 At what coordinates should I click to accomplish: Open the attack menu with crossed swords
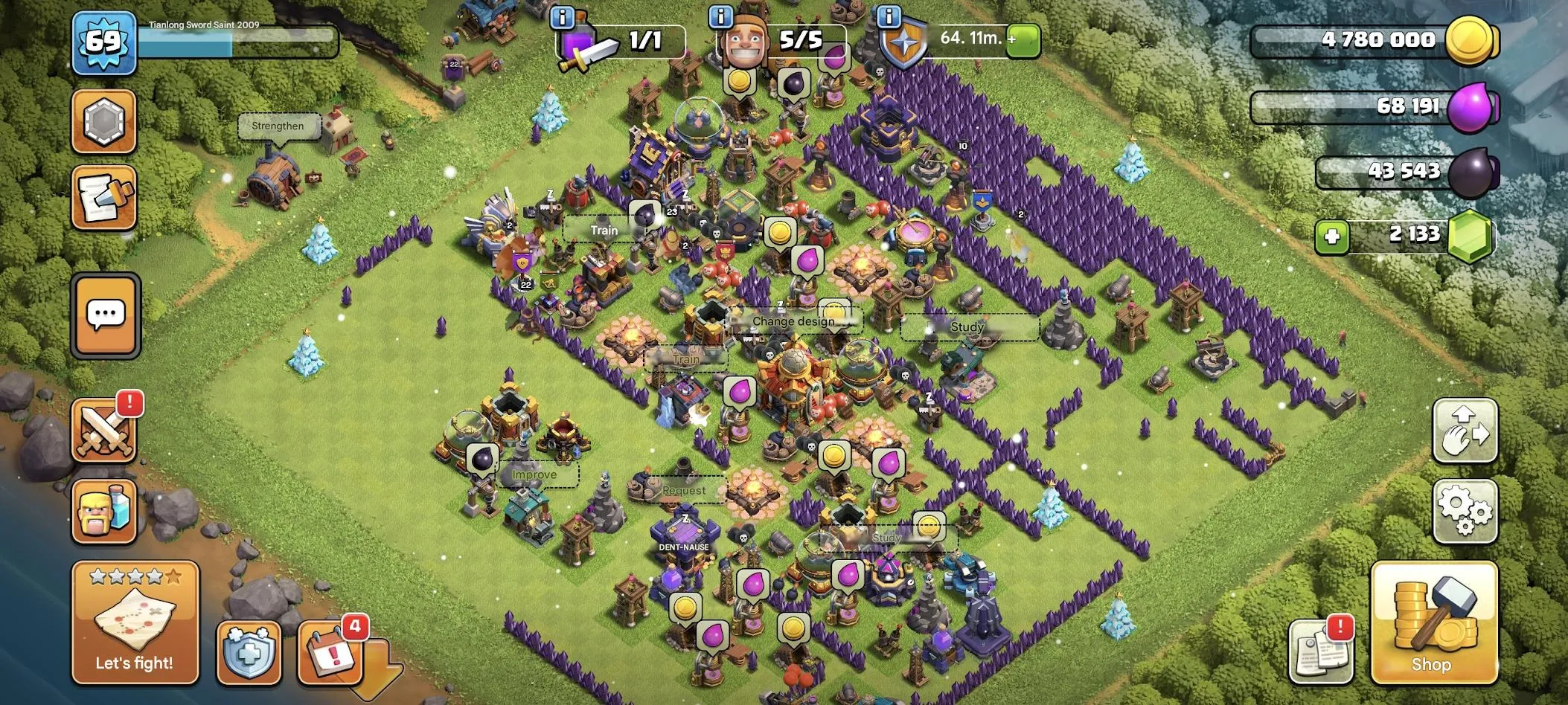click(x=104, y=429)
